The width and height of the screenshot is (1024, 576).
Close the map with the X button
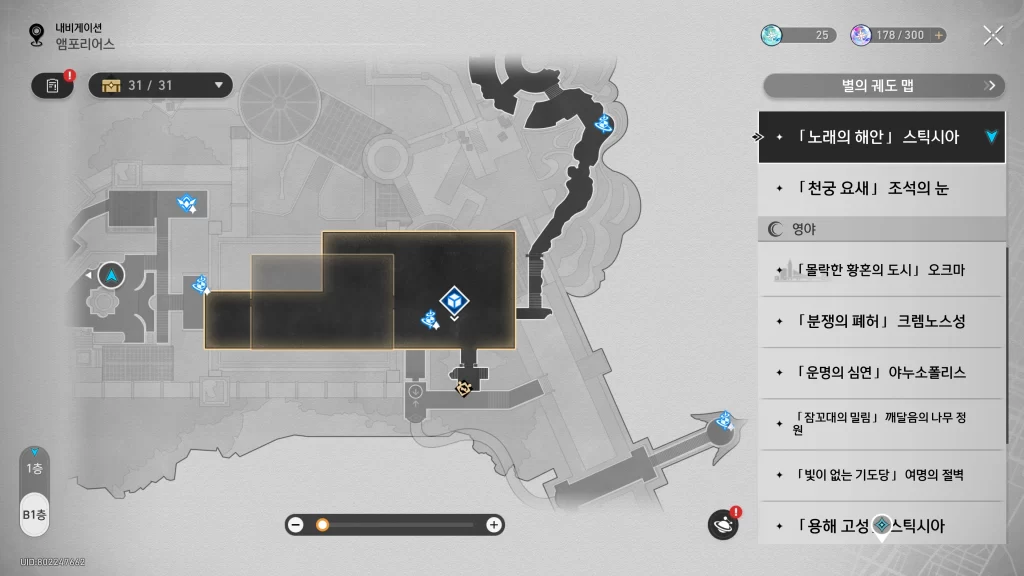point(992,35)
